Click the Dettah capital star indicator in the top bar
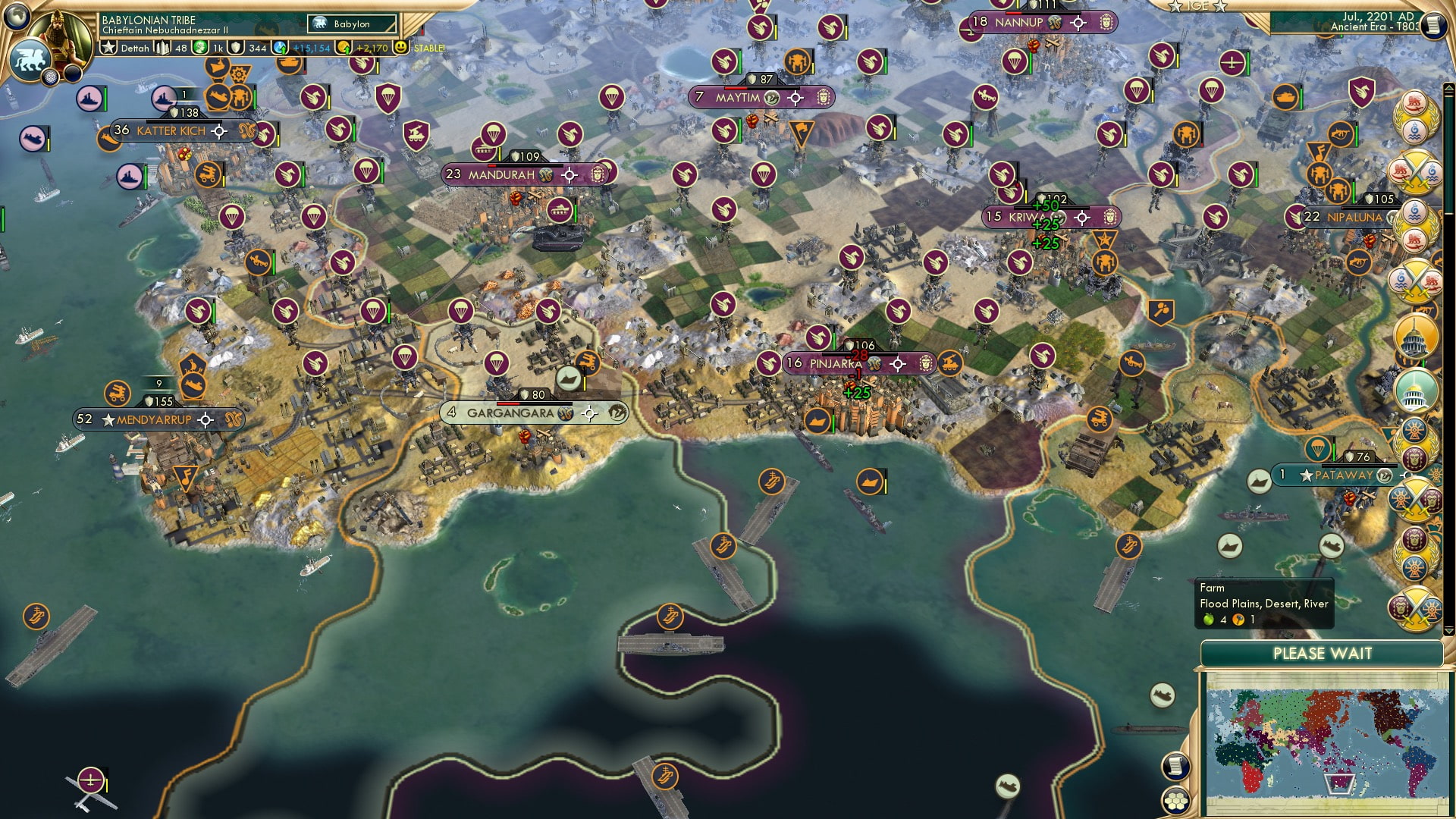The image size is (1456, 819). click(x=108, y=48)
